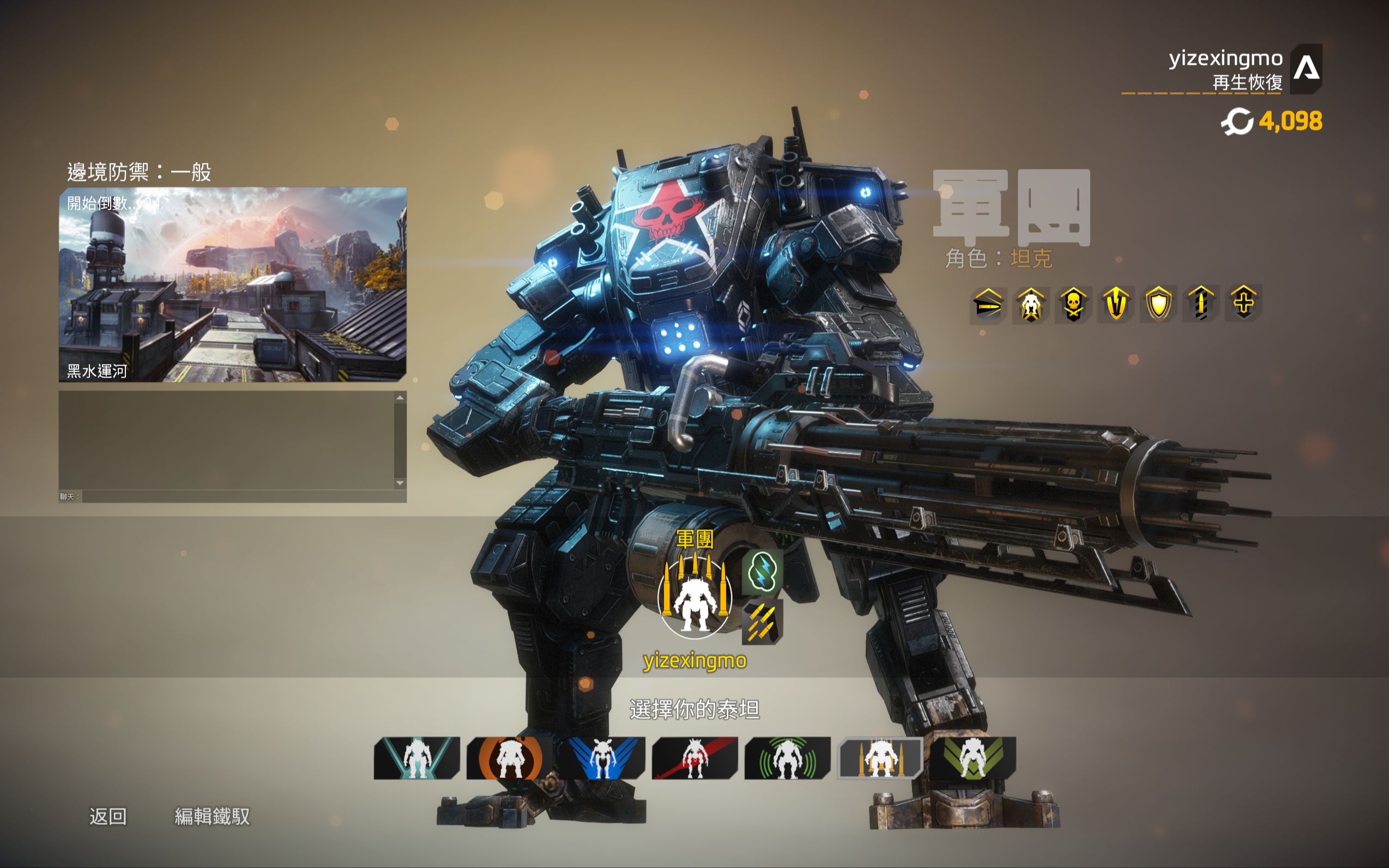Select the teal Ion titan tile

click(417, 758)
